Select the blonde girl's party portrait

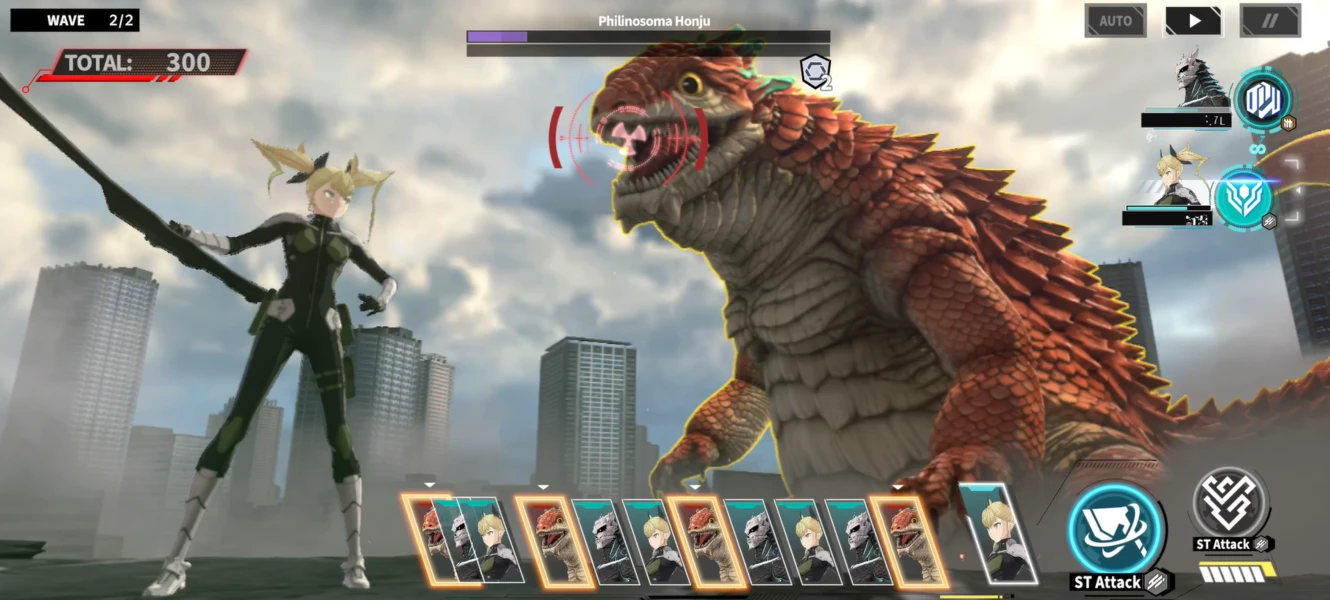click(x=1180, y=180)
